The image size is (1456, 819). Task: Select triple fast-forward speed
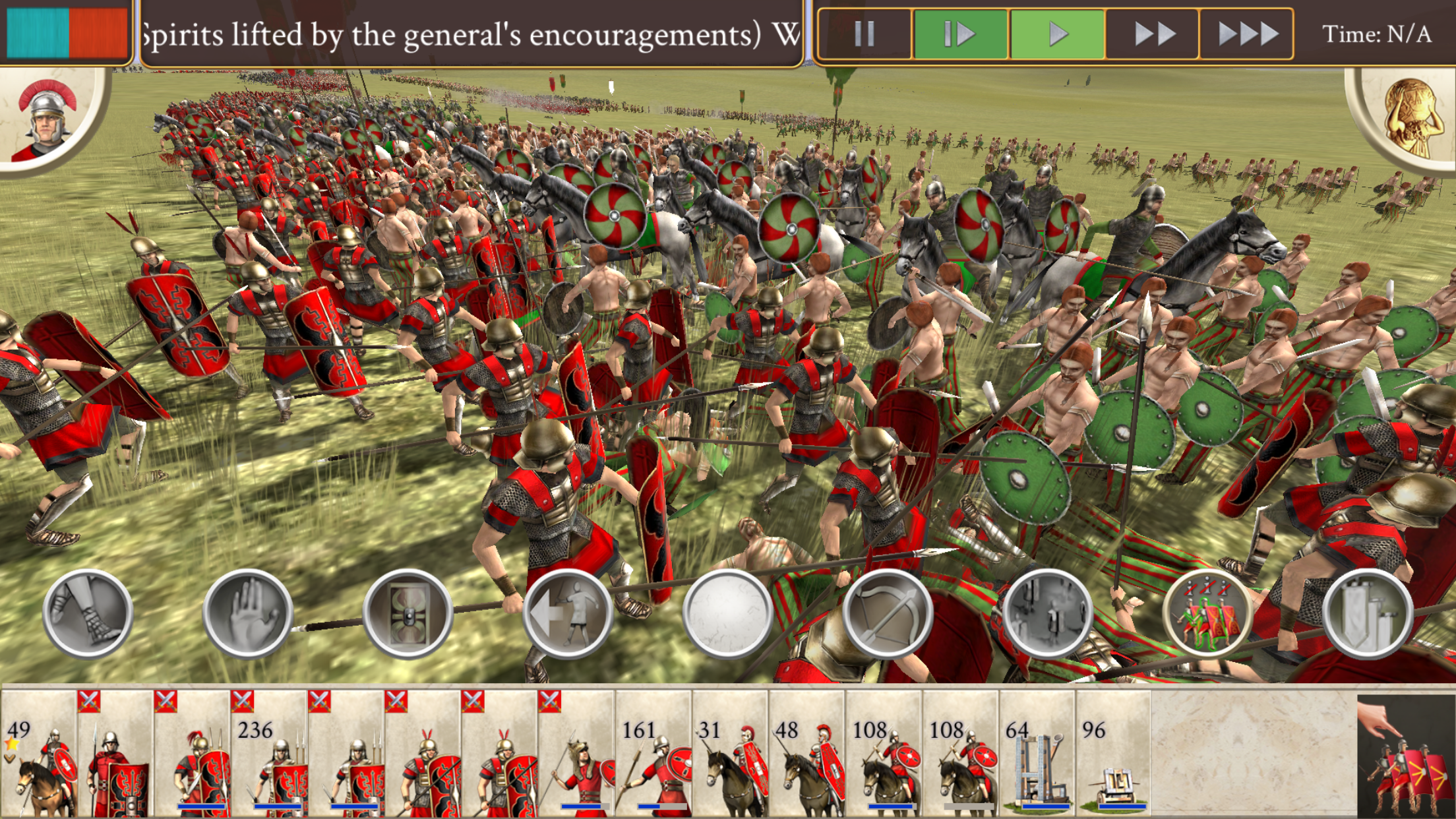[1246, 34]
